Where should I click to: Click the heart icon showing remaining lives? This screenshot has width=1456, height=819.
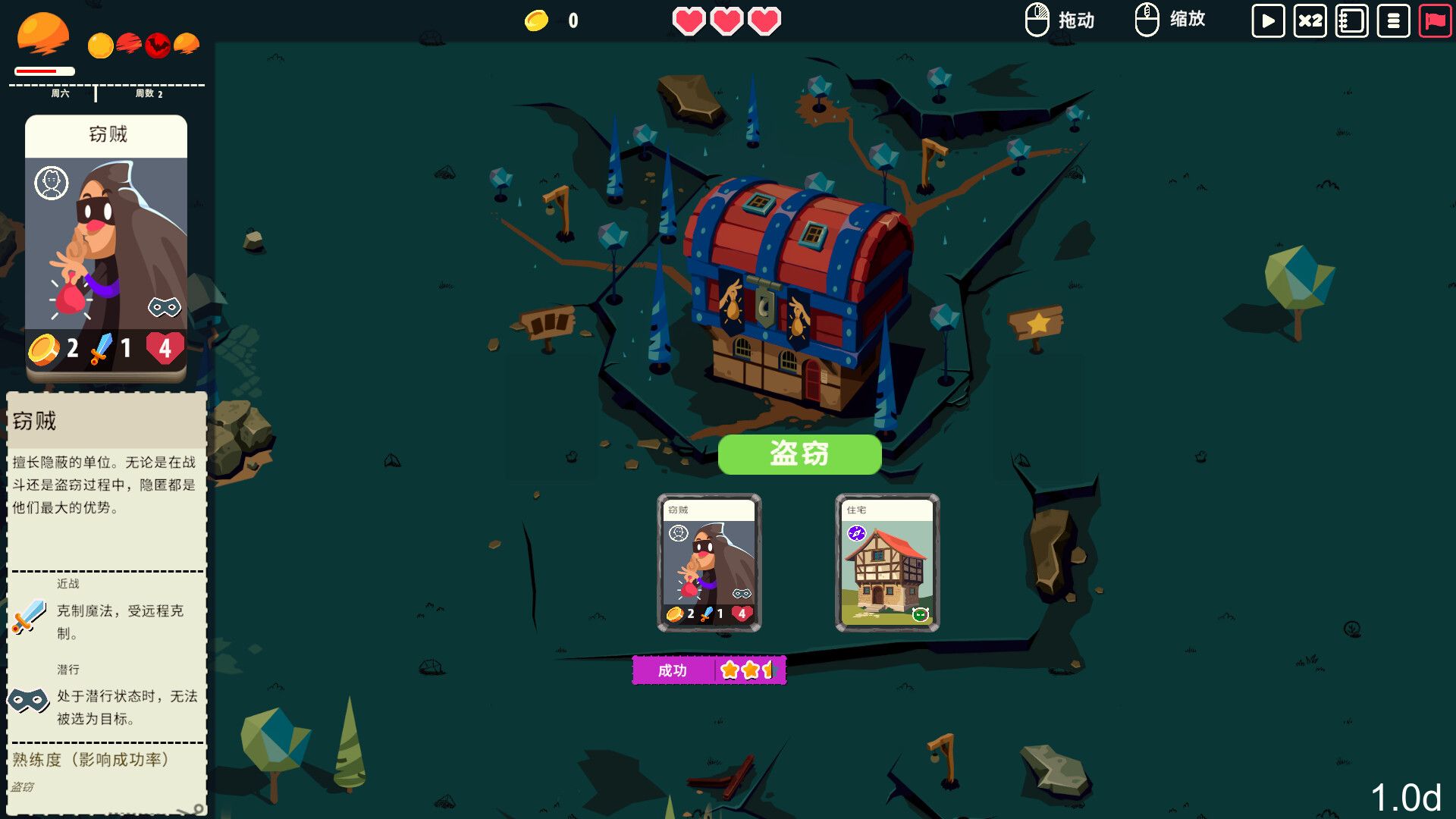click(690, 20)
